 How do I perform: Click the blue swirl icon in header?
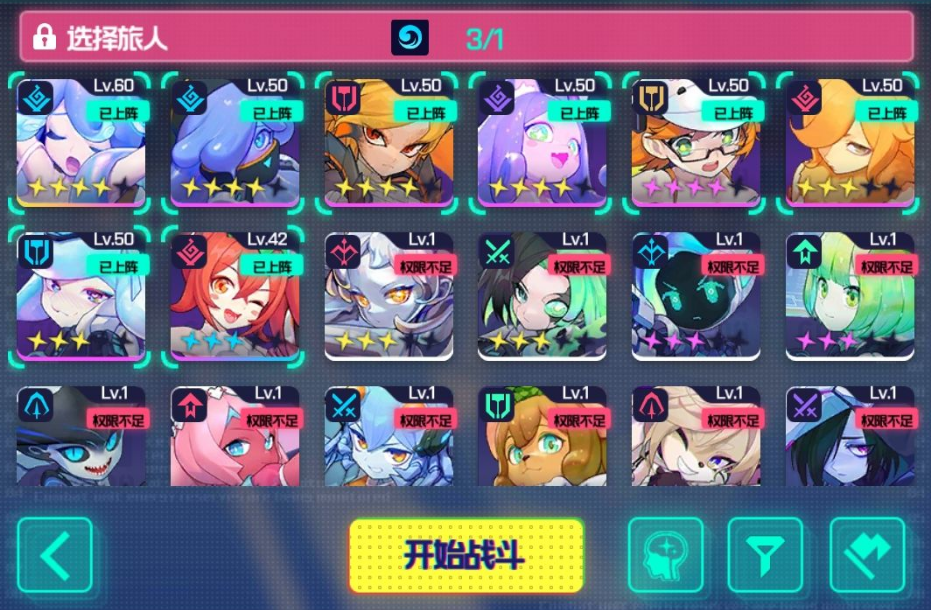(409, 38)
